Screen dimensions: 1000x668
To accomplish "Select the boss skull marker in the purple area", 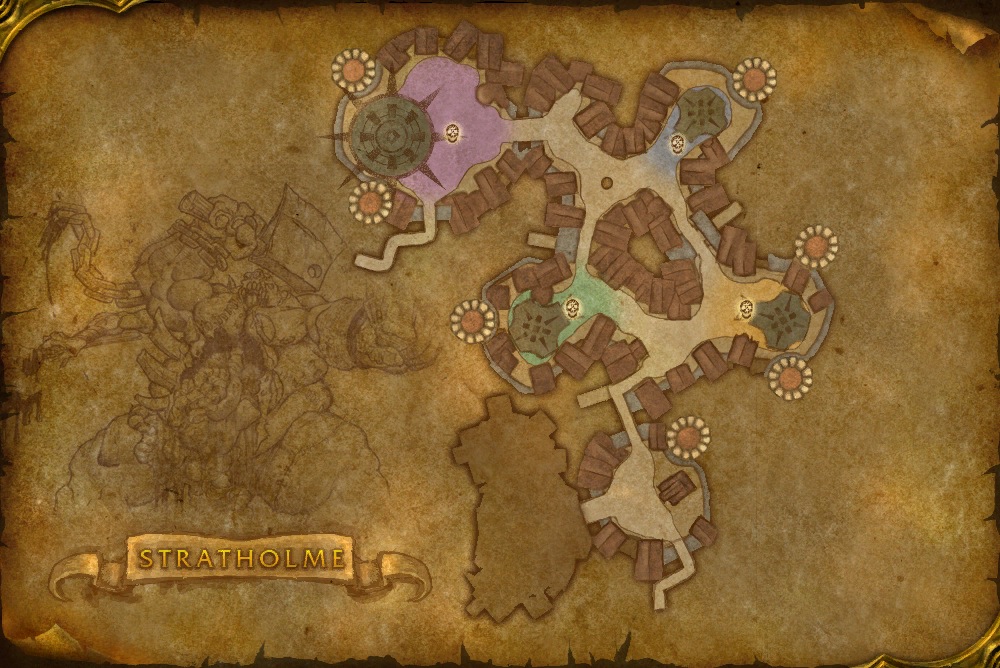I will click(452, 130).
